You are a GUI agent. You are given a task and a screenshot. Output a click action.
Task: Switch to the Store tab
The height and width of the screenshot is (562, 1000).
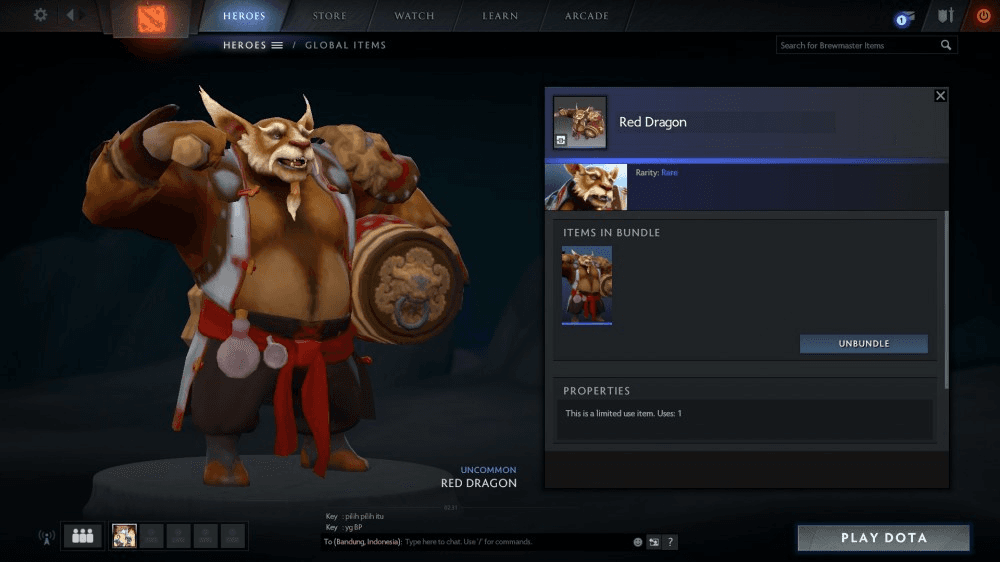coord(329,16)
